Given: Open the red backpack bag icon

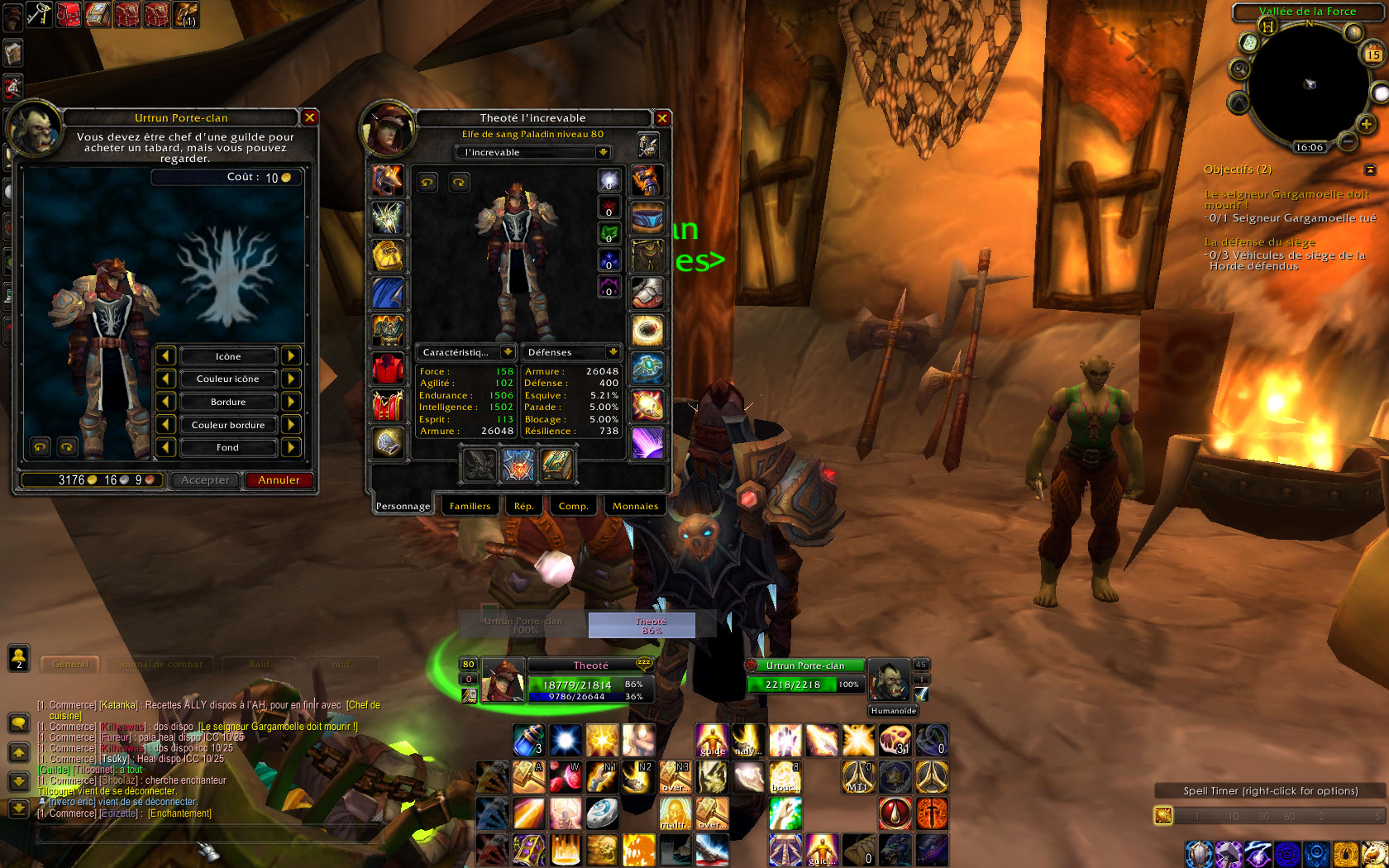Looking at the screenshot, I should (x=68, y=14).
